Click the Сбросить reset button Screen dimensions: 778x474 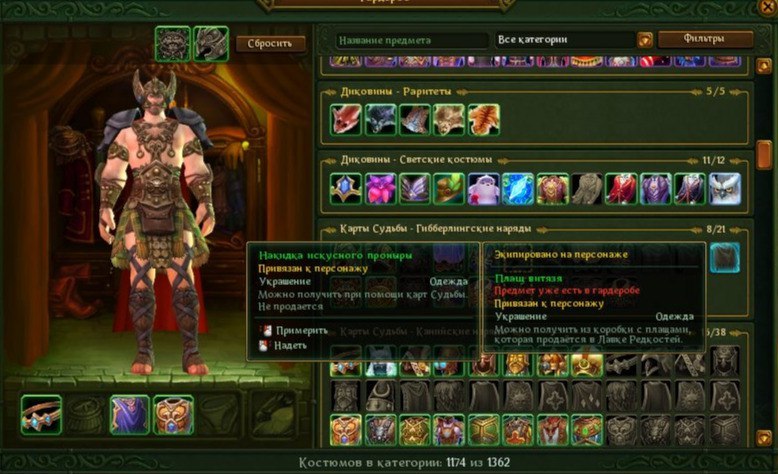264,43
